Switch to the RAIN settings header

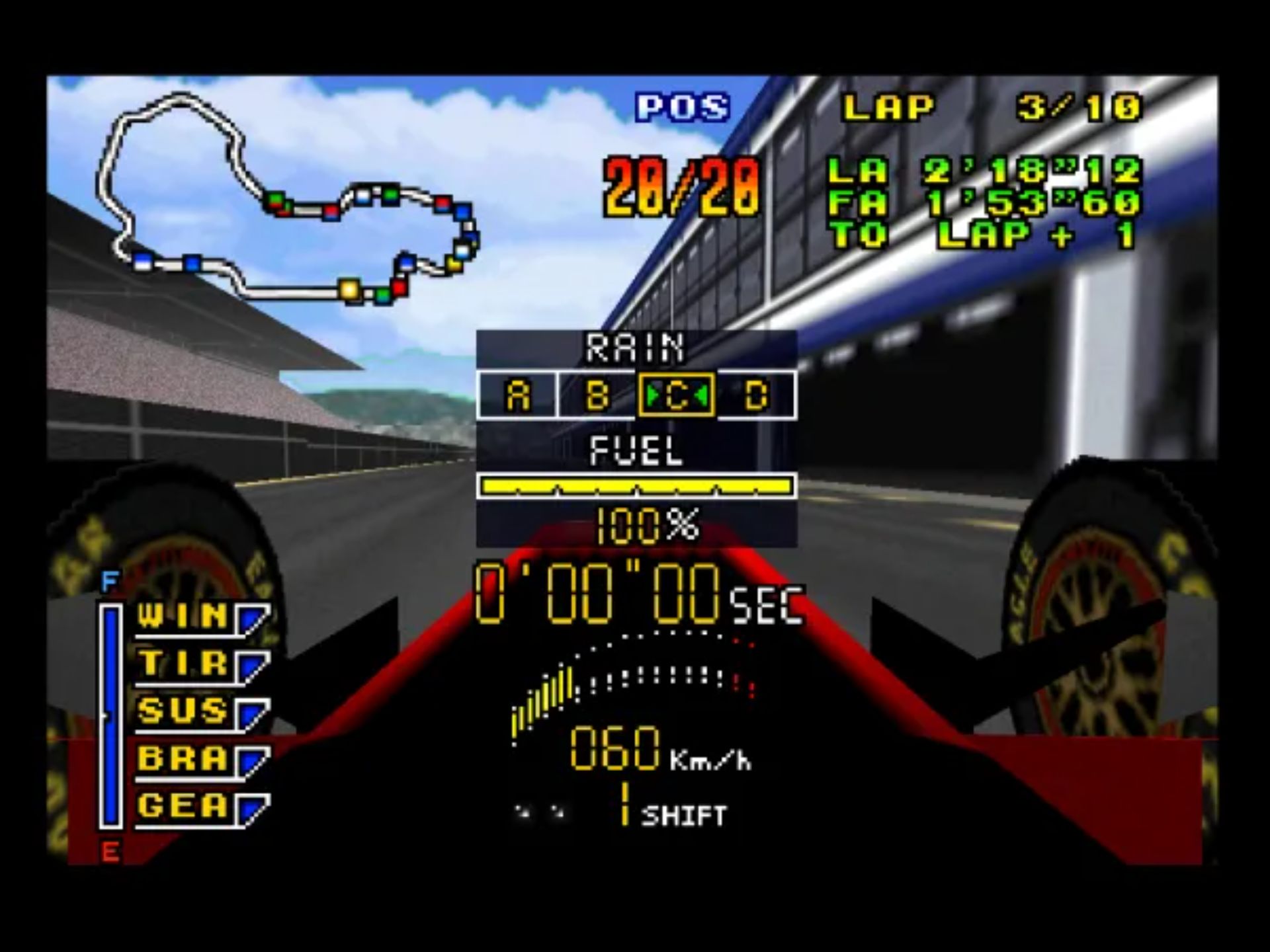(x=636, y=346)
